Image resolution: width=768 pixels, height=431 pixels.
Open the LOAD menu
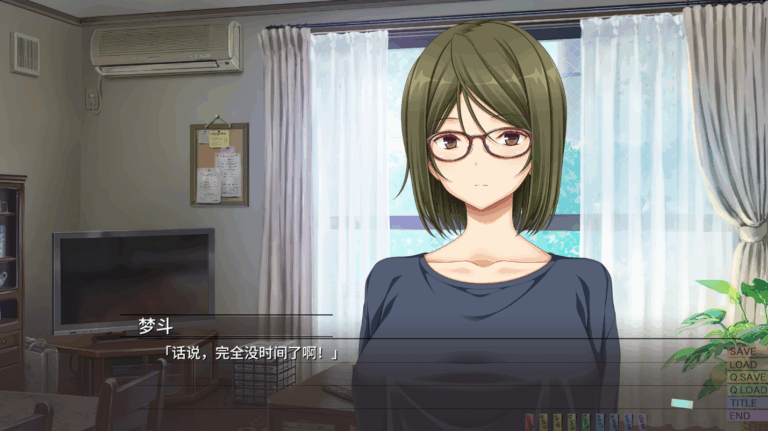point(745,365)
